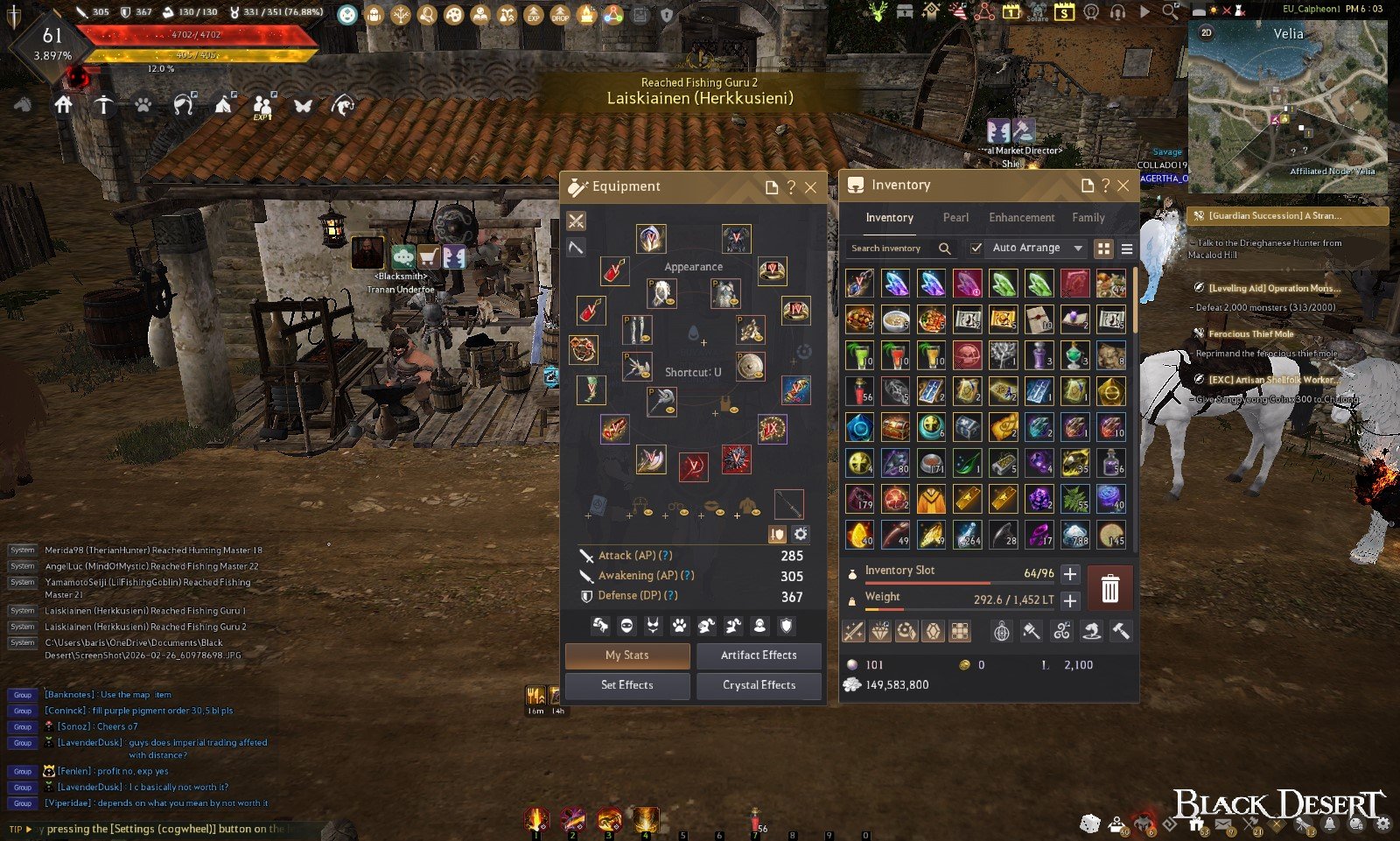Show Artifact Effects
The width and height of the screenshot is (1400, 841).
click(x=759, y=655)
